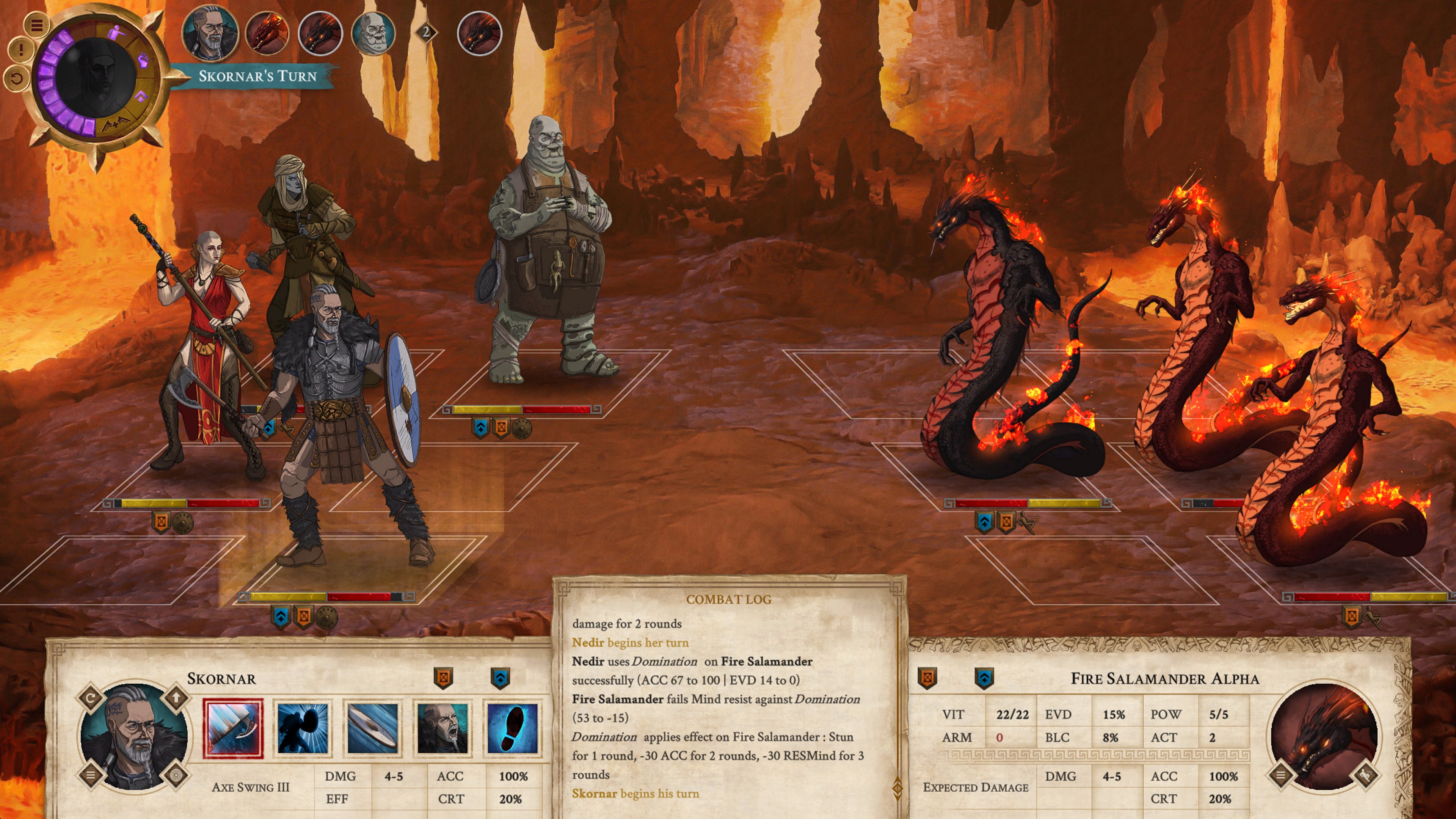
Task: Activate the shield bash silhouette ability
Action: 303,728
